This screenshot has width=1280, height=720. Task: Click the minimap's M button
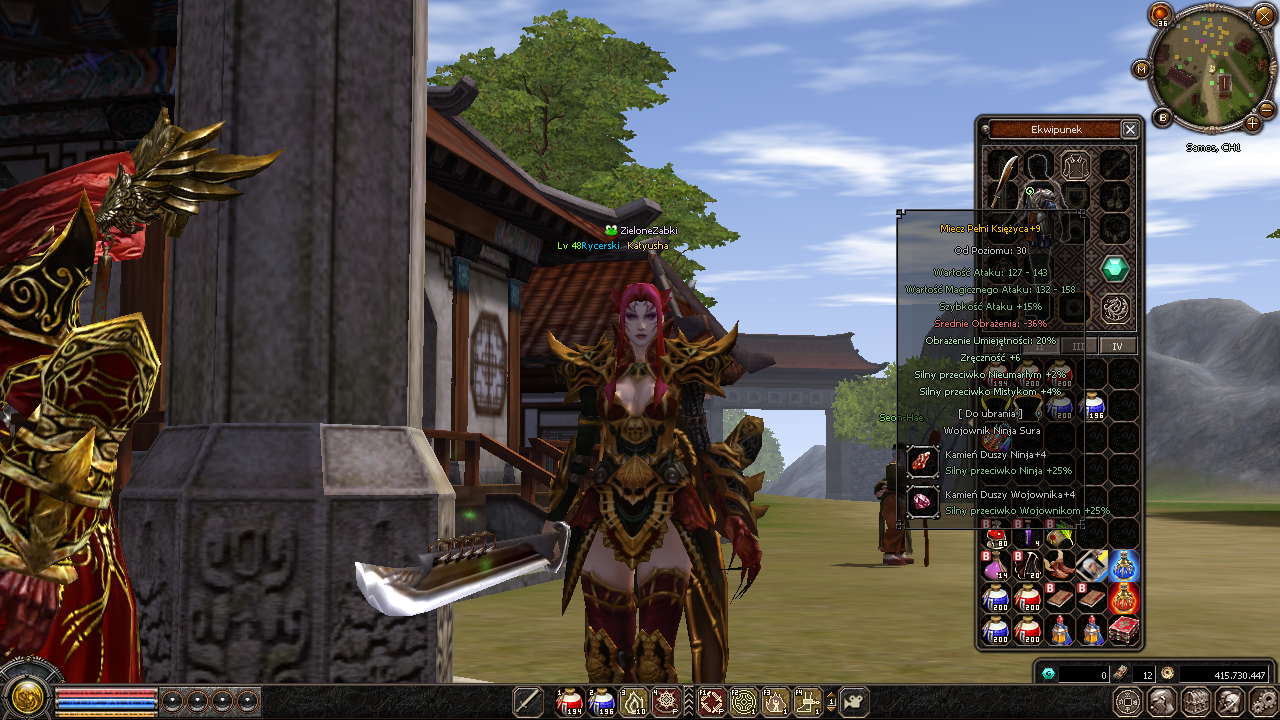1142,69
